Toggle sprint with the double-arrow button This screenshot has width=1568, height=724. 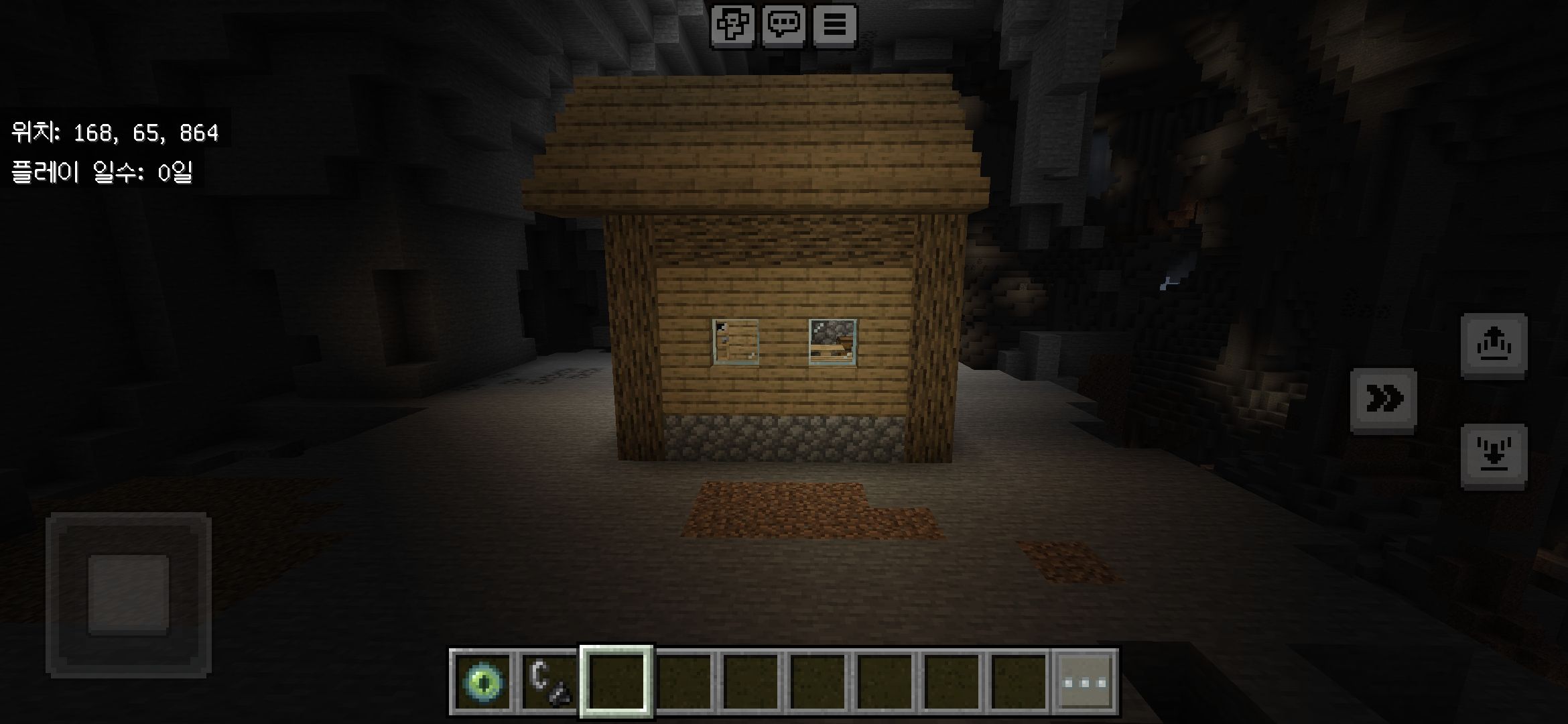[1383, 400]
